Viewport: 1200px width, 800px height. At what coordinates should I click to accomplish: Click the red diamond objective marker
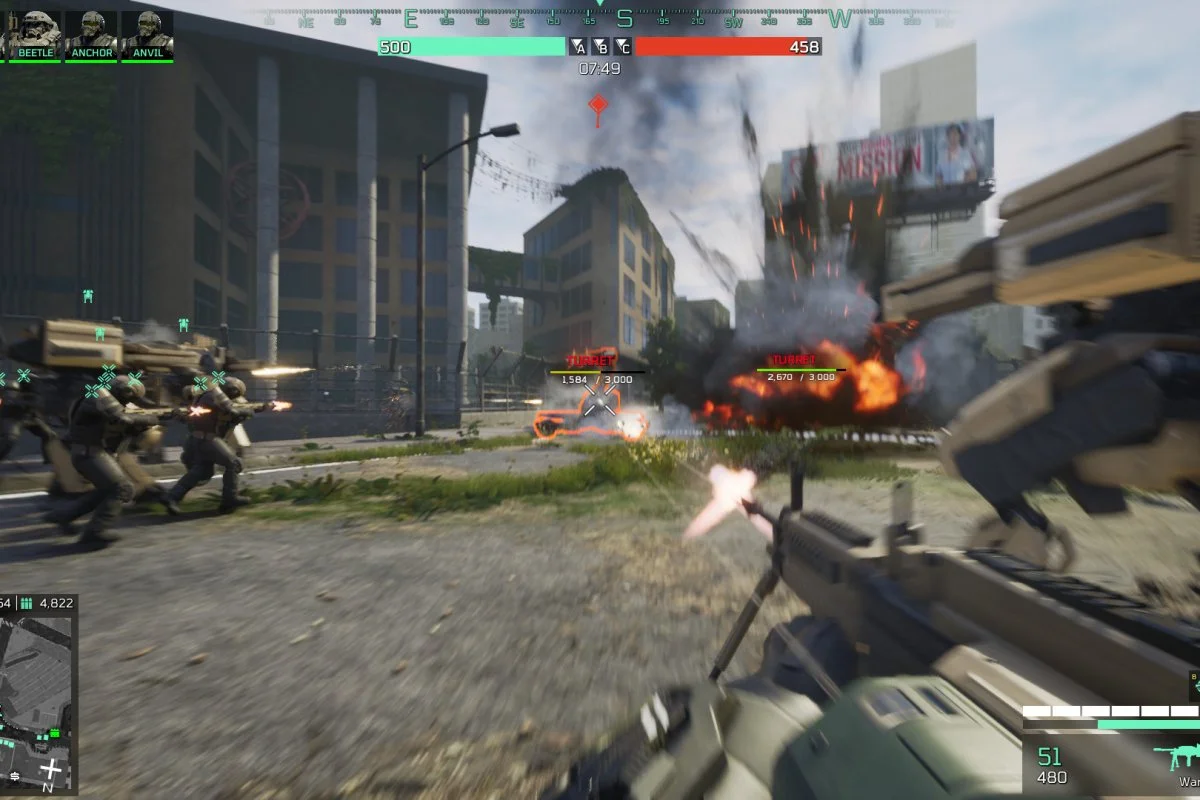click(x=598, y=104)
